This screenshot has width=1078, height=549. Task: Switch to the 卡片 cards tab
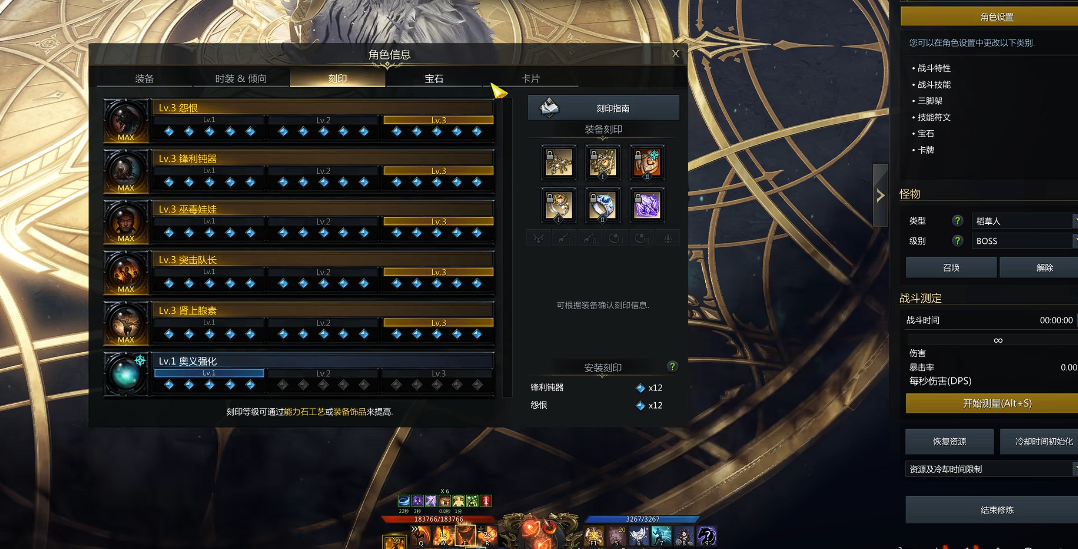pos(530,78)
